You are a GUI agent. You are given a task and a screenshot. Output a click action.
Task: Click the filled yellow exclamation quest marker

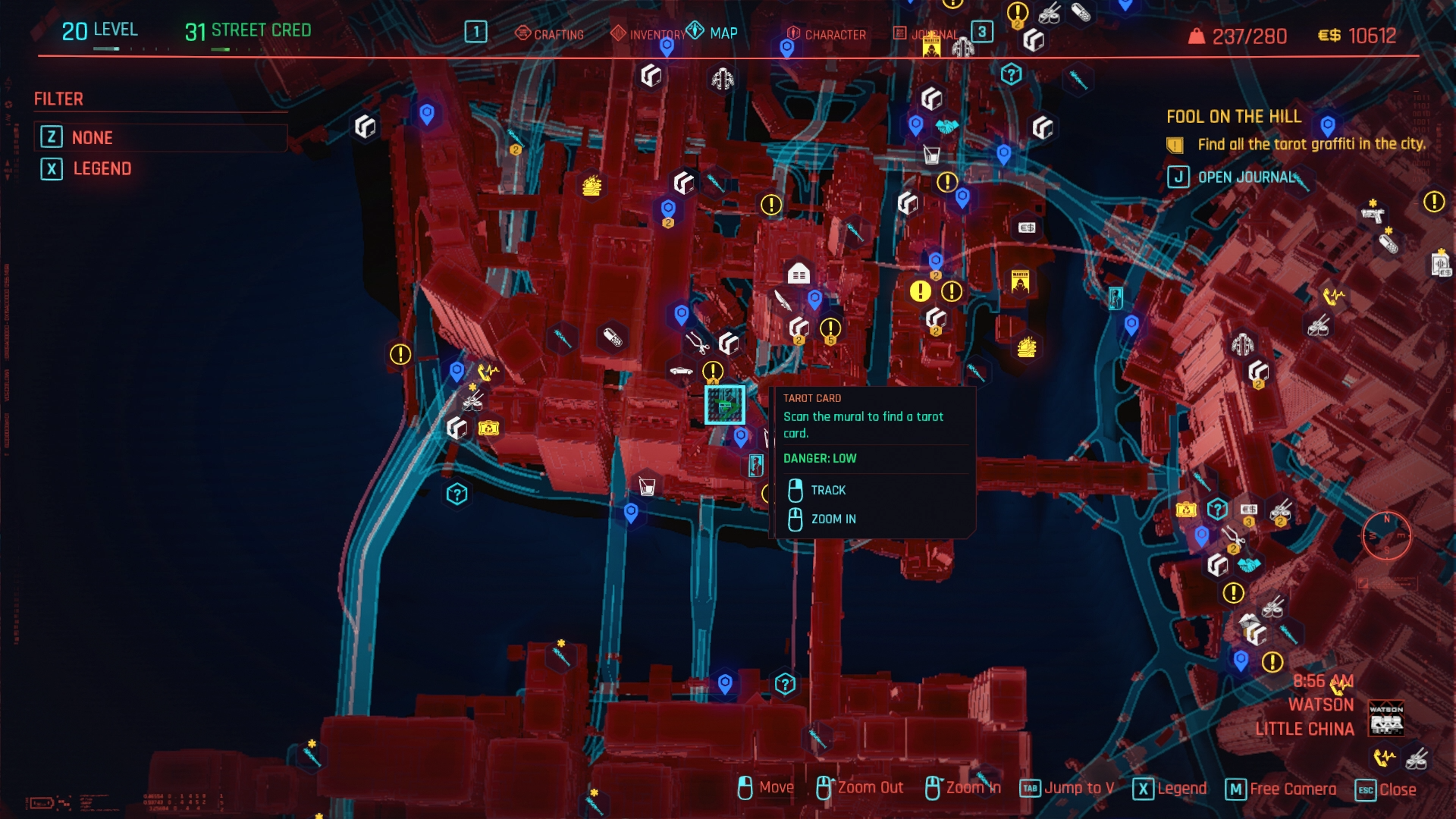click(x=920, y=290)
